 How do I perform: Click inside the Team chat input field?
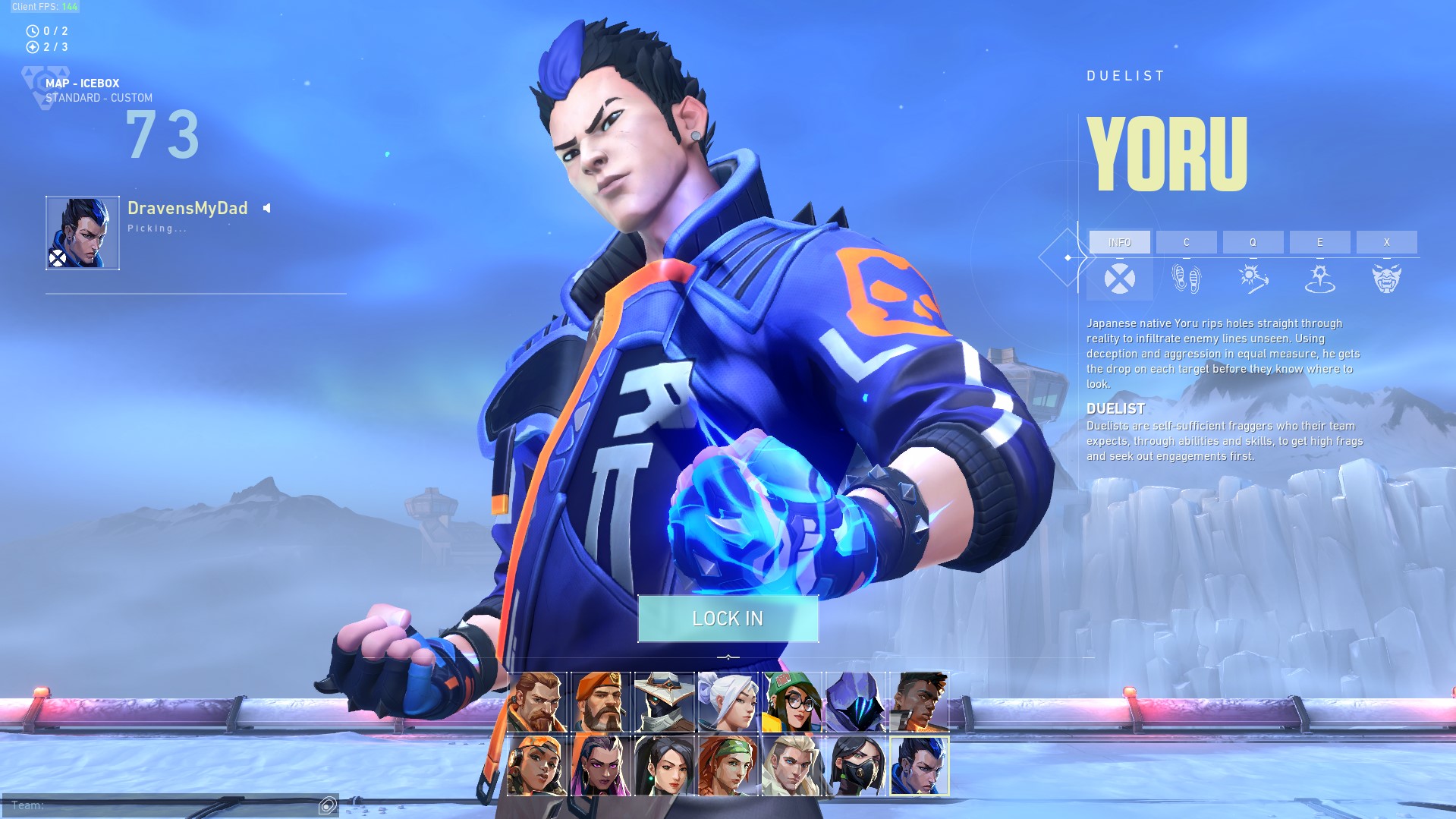(152, 807)
